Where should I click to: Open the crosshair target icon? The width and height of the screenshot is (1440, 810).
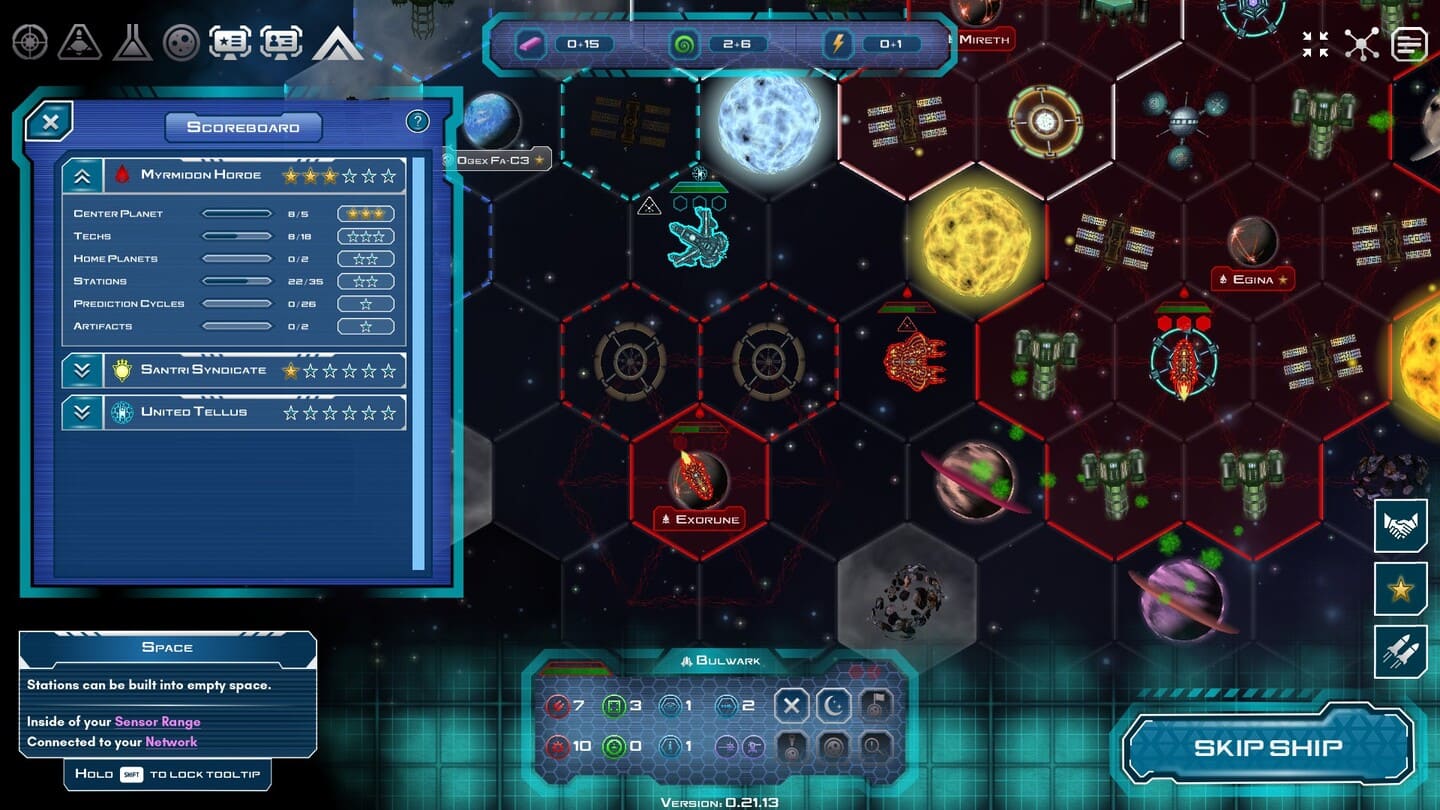coord(30,42)
